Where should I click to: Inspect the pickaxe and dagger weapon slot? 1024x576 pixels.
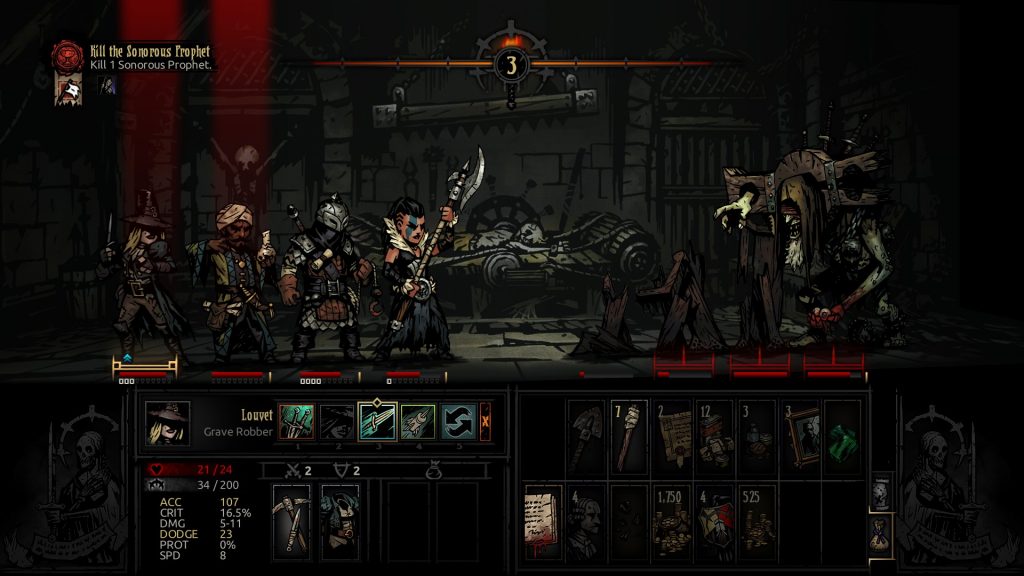pos(293,518)
